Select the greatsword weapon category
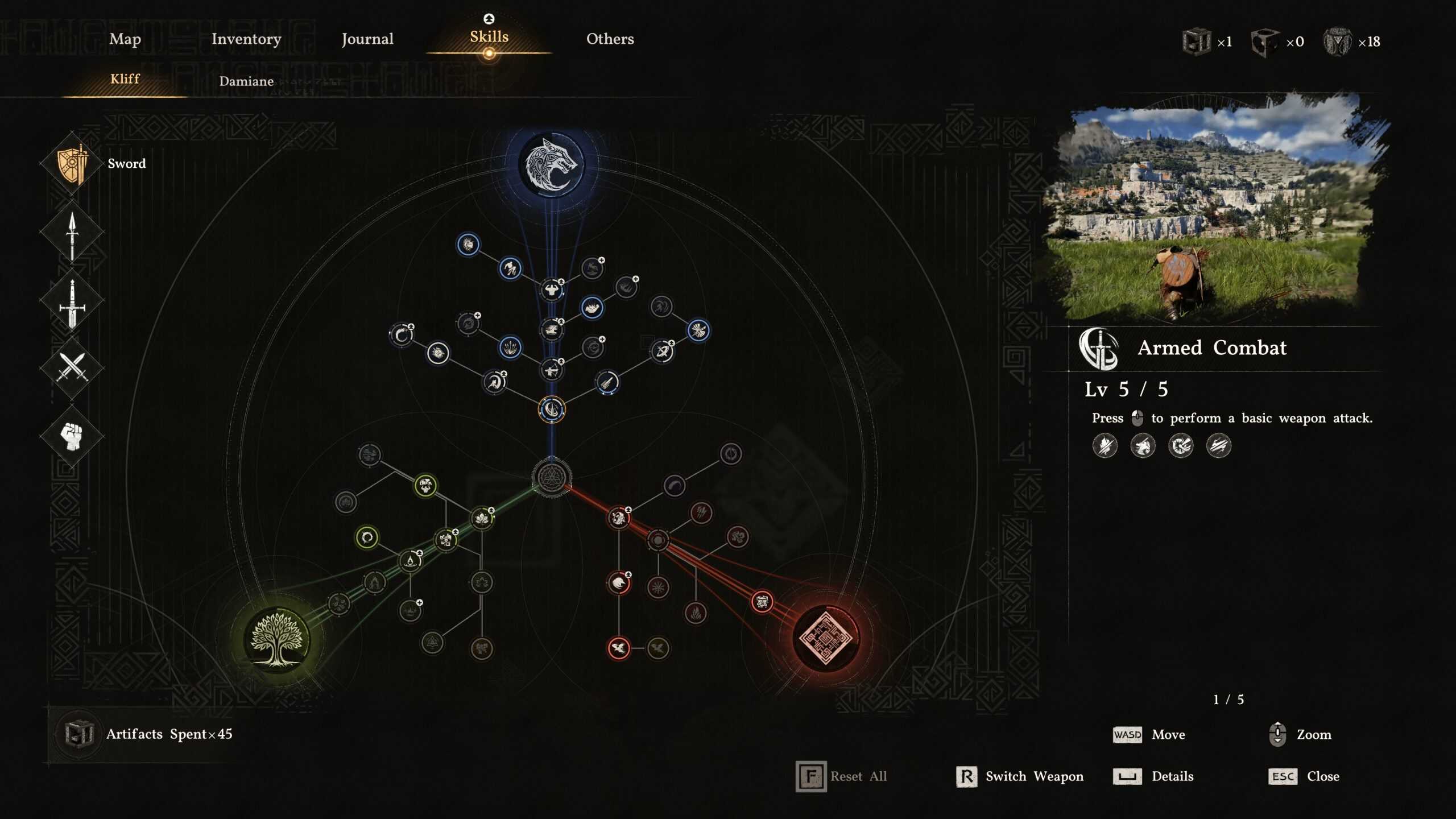1456x819 pixels. 72,302
